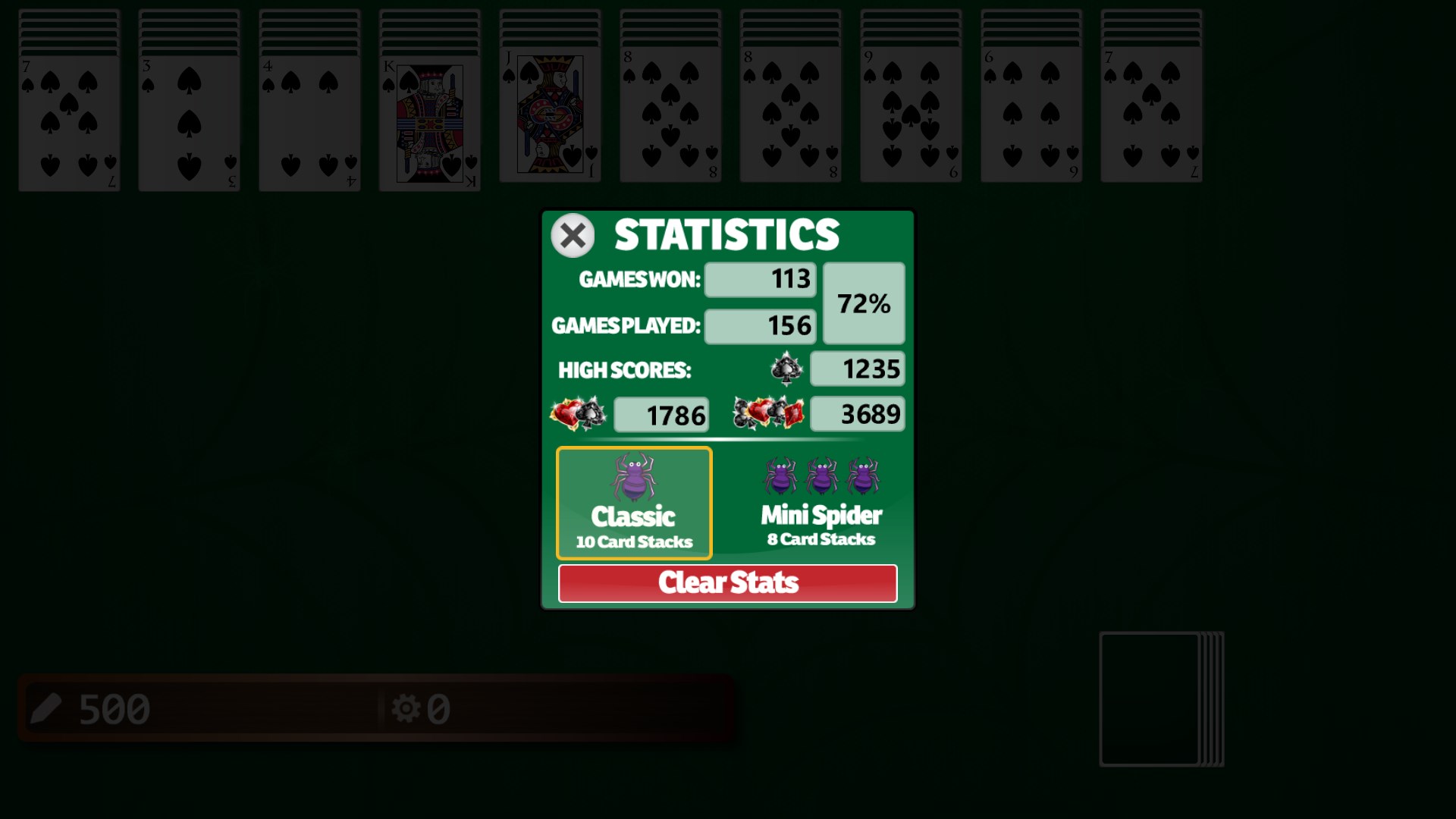1456x819 pixels.
Task: Click the four-suit high score icon
Action: [768, 414]
